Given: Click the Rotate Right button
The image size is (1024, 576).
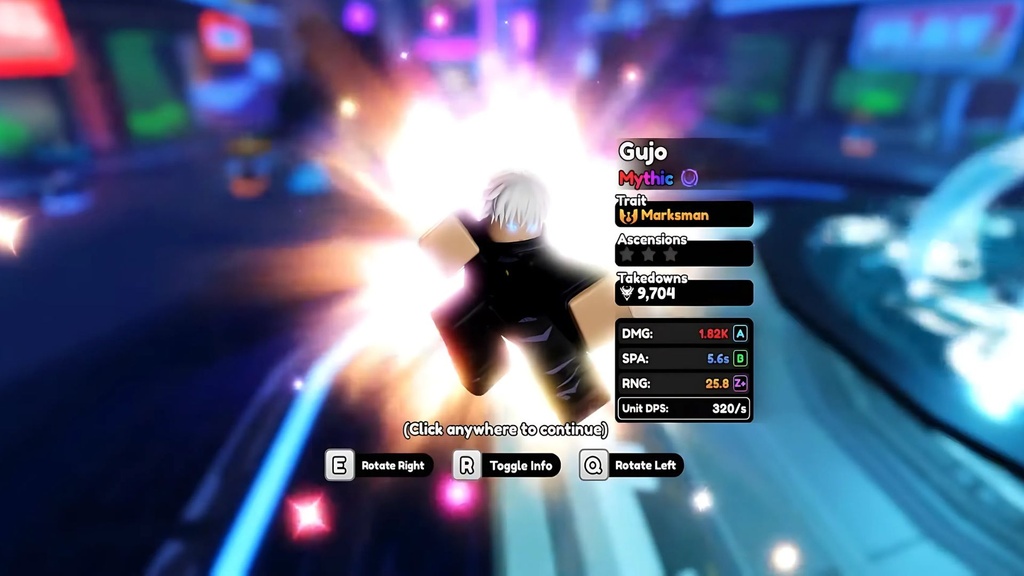Looking at the screenshot, I should [x=381, y=465].
